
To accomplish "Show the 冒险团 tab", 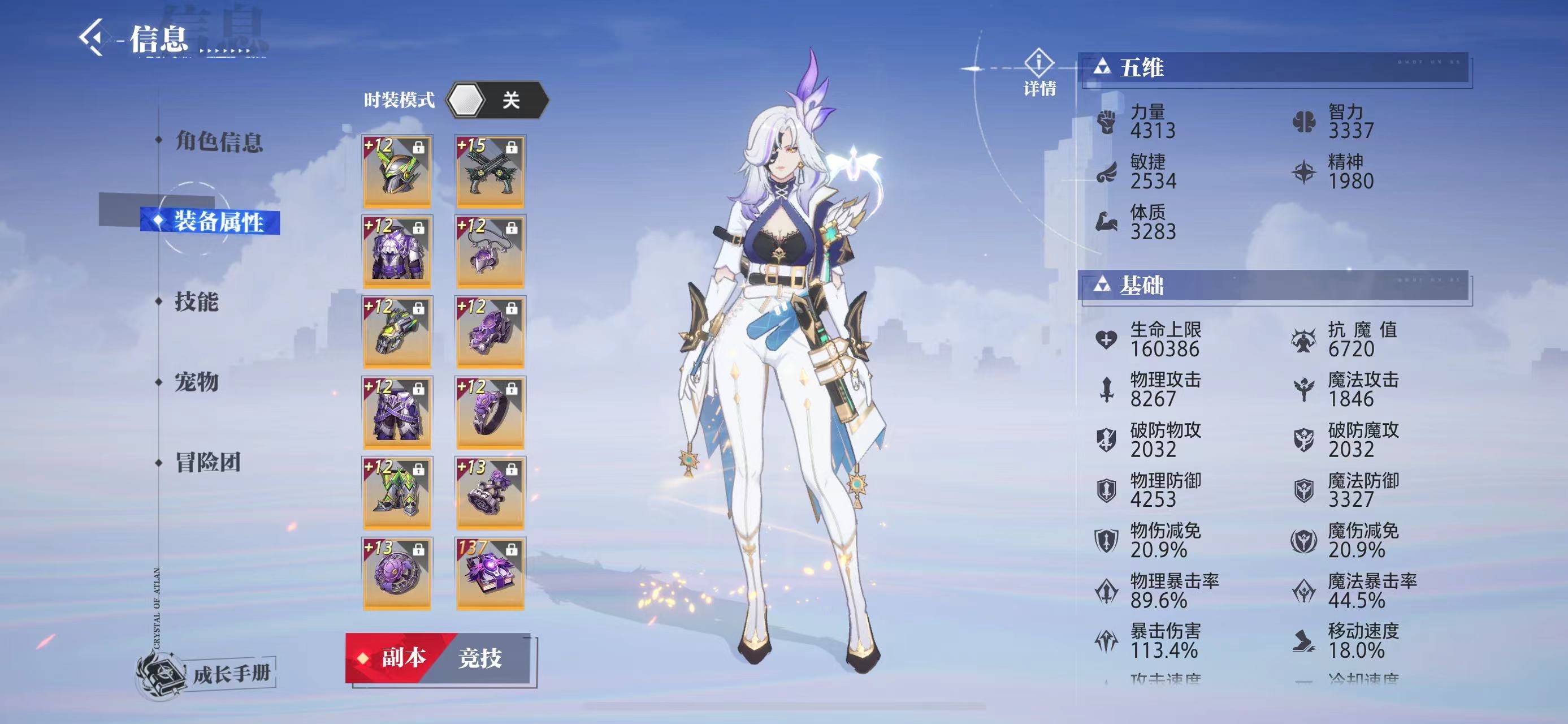I will pyautogui.click(x=207, y=463).
